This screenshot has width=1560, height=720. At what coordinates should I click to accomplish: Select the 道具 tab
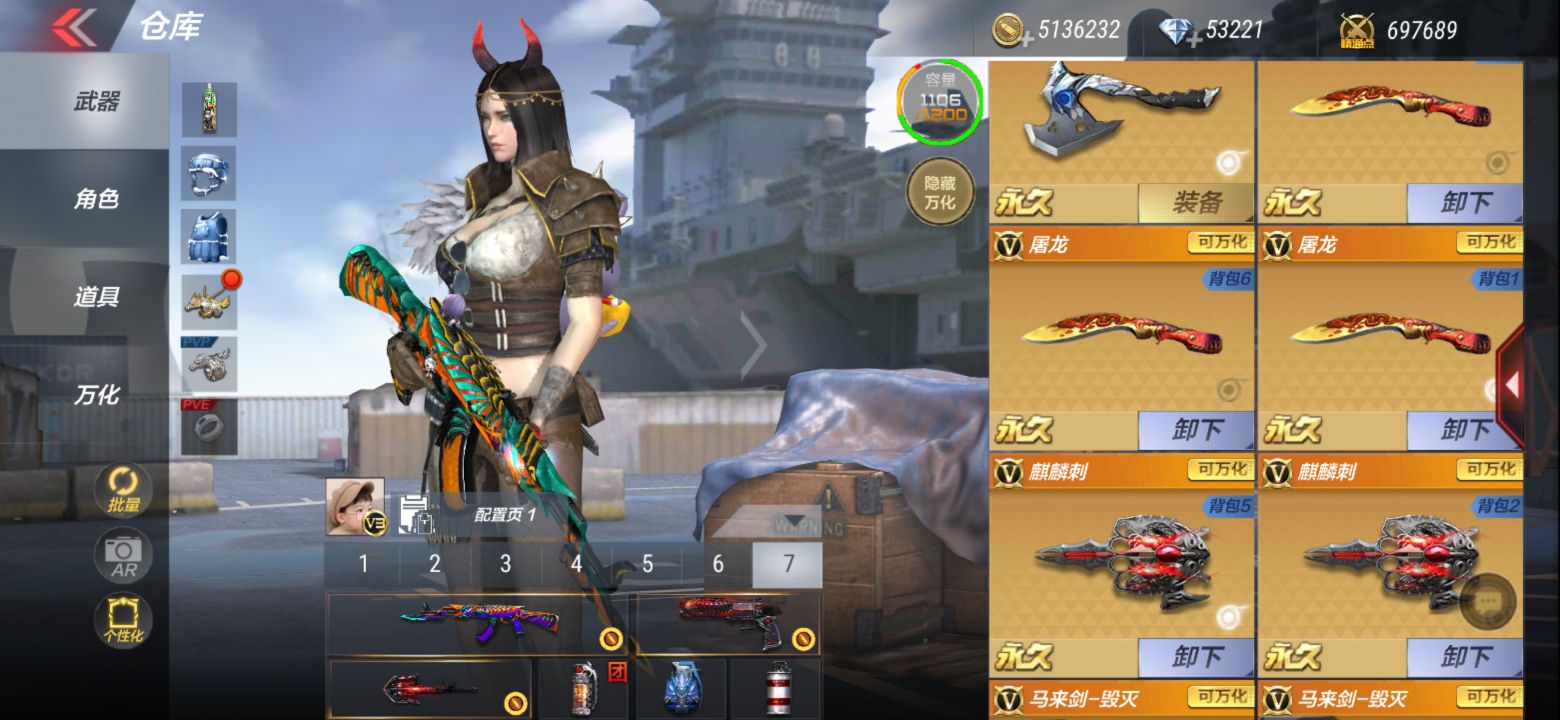coord(96,297)
